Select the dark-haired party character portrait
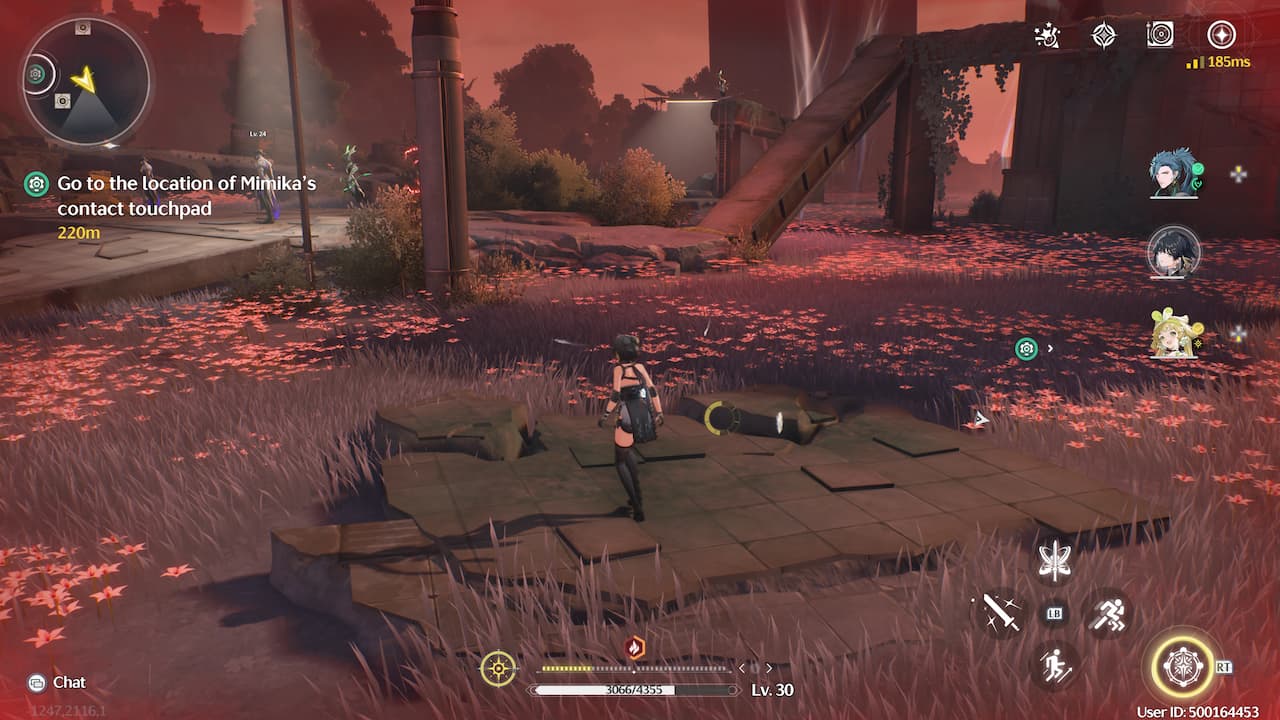Screen dimensions: 1280x720 tap(1173, 252)
